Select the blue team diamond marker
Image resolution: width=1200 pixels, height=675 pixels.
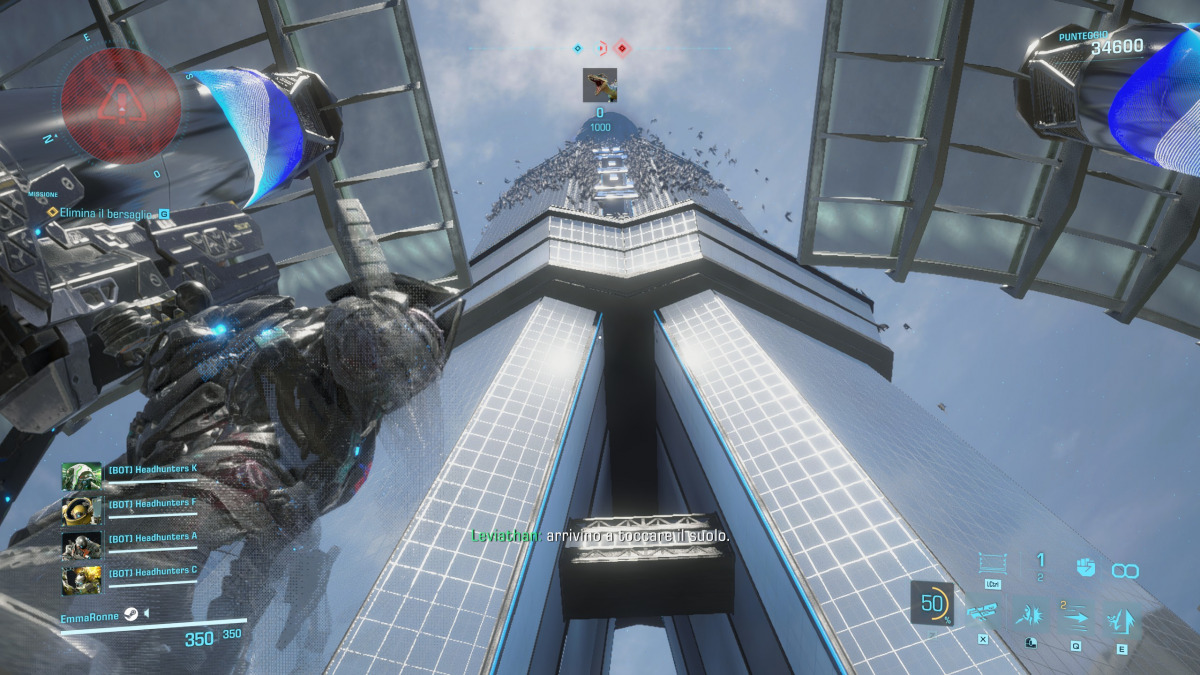[x=577, y=47]
